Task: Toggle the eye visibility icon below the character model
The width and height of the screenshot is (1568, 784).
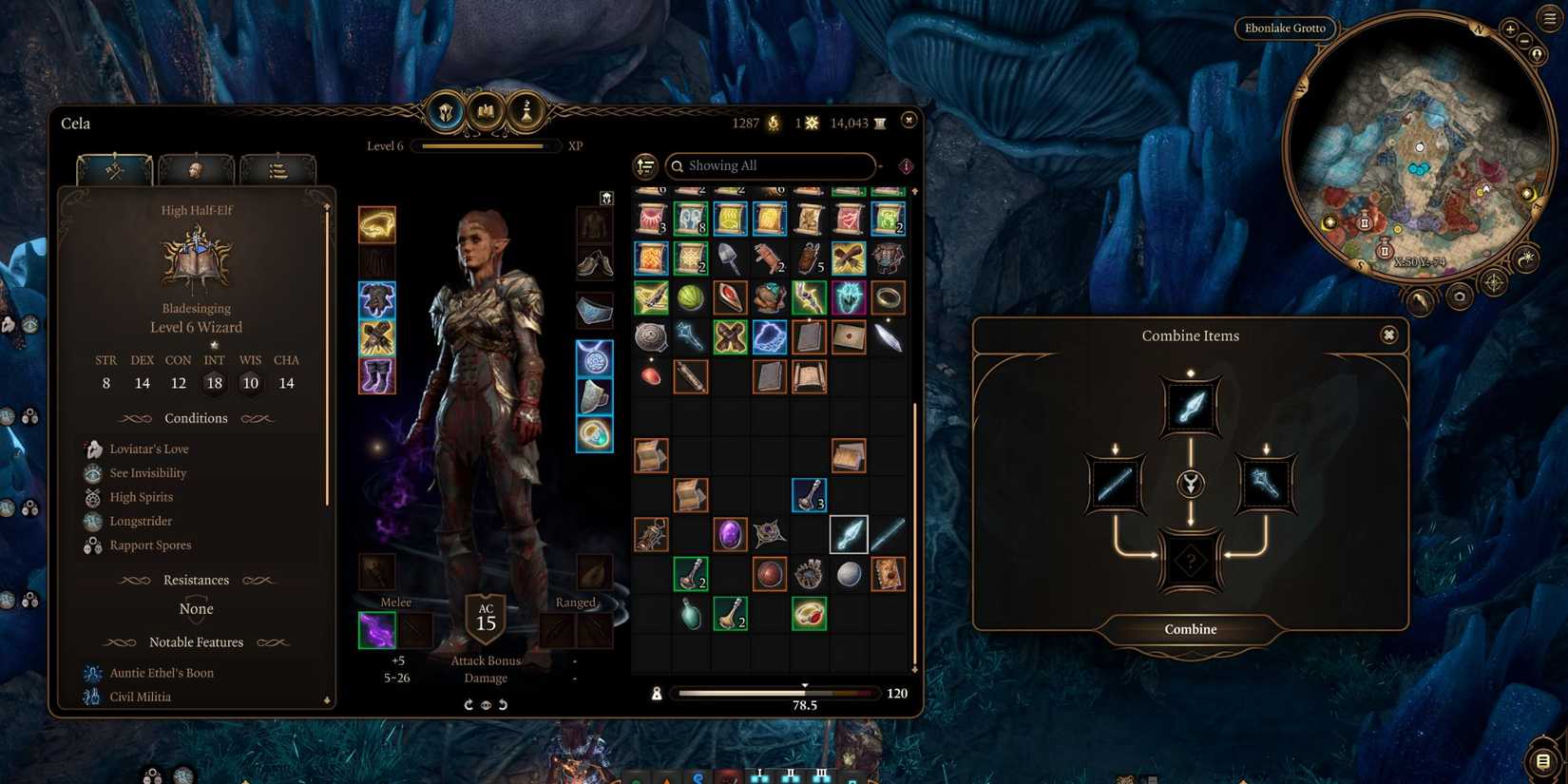Action: [x=486, y=704]
